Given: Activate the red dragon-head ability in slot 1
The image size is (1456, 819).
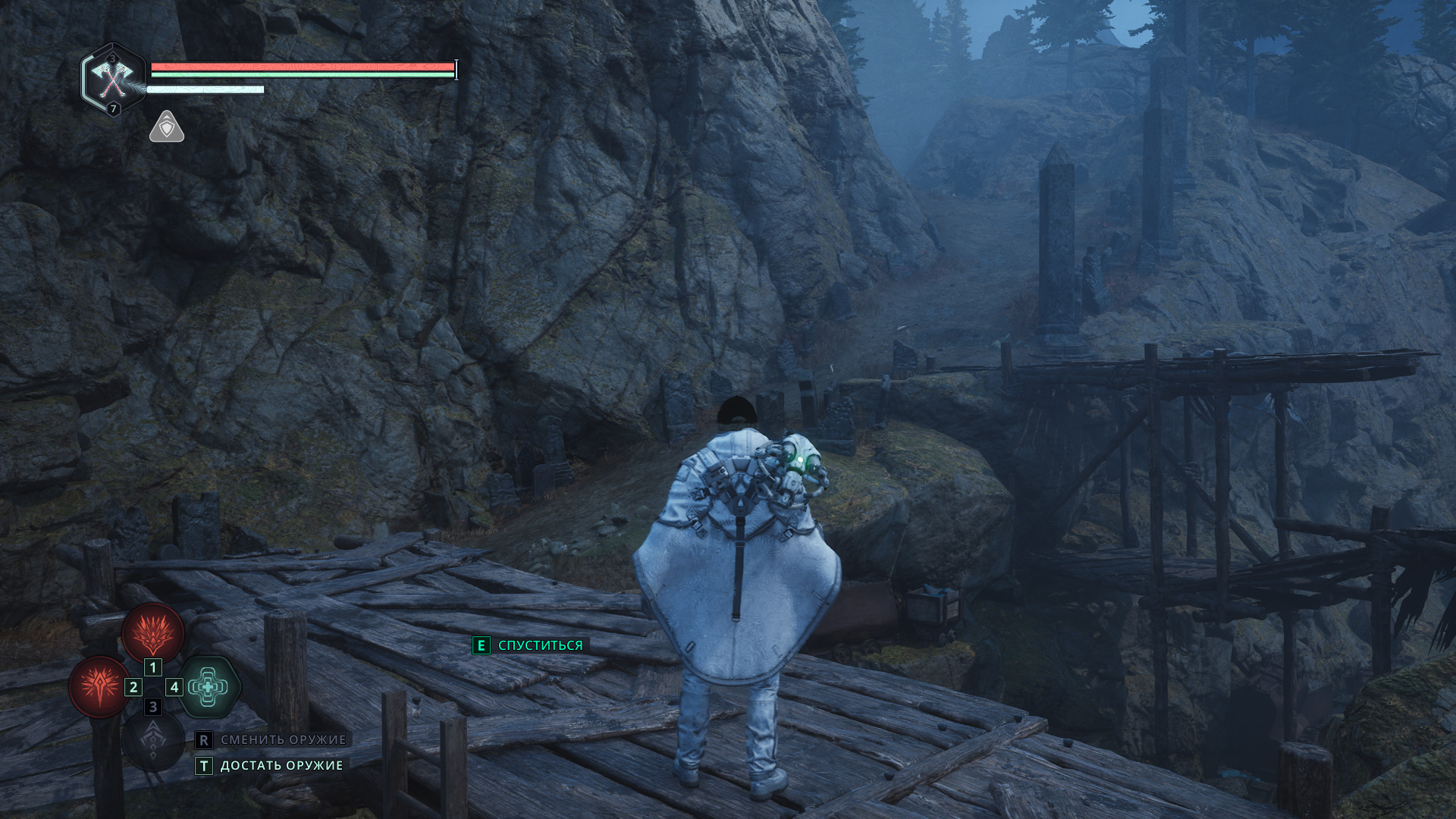Looking at the screenshot, I should (x=153, y=632).
